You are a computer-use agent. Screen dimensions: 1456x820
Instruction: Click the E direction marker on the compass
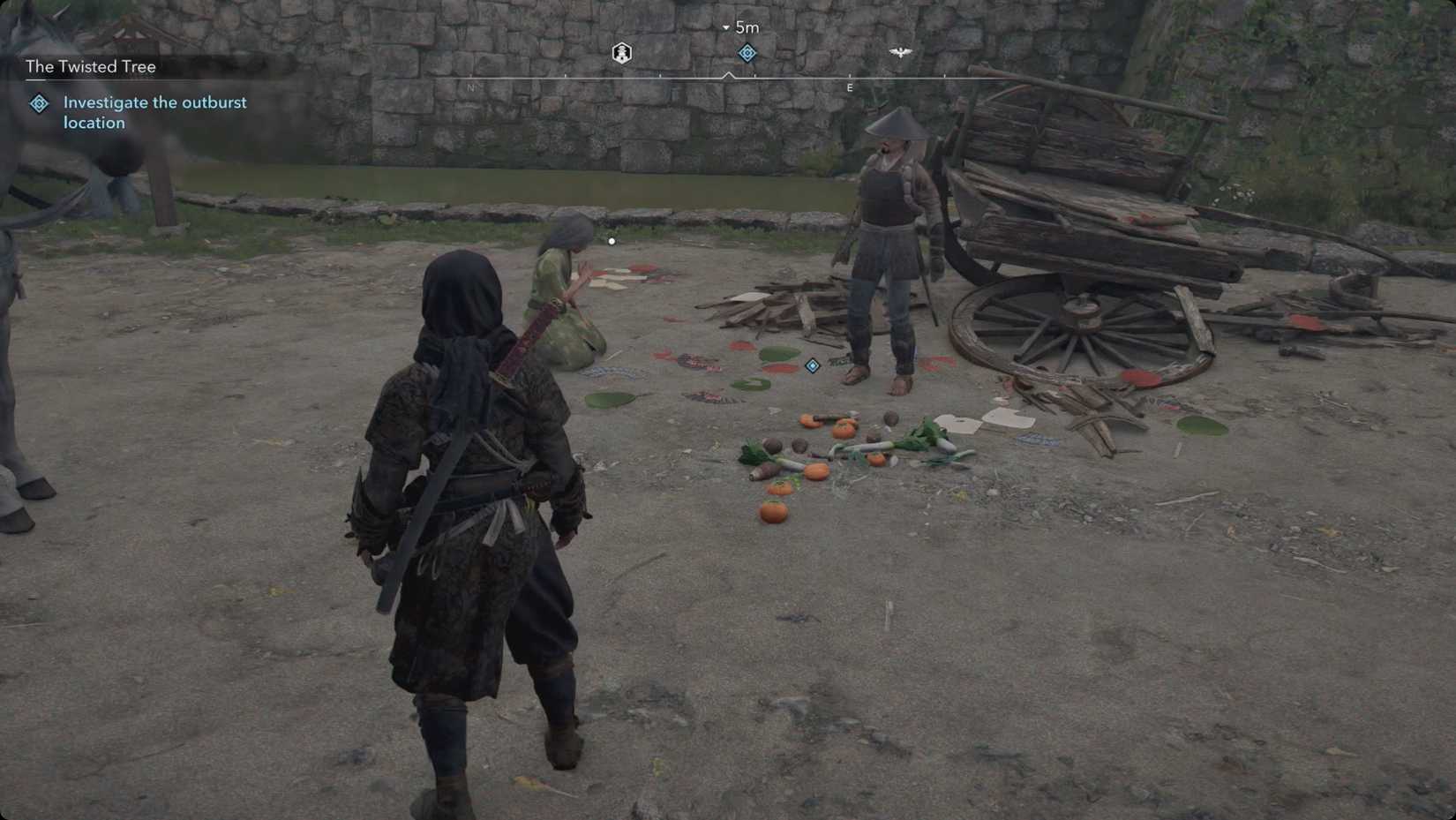click(849, 87)
